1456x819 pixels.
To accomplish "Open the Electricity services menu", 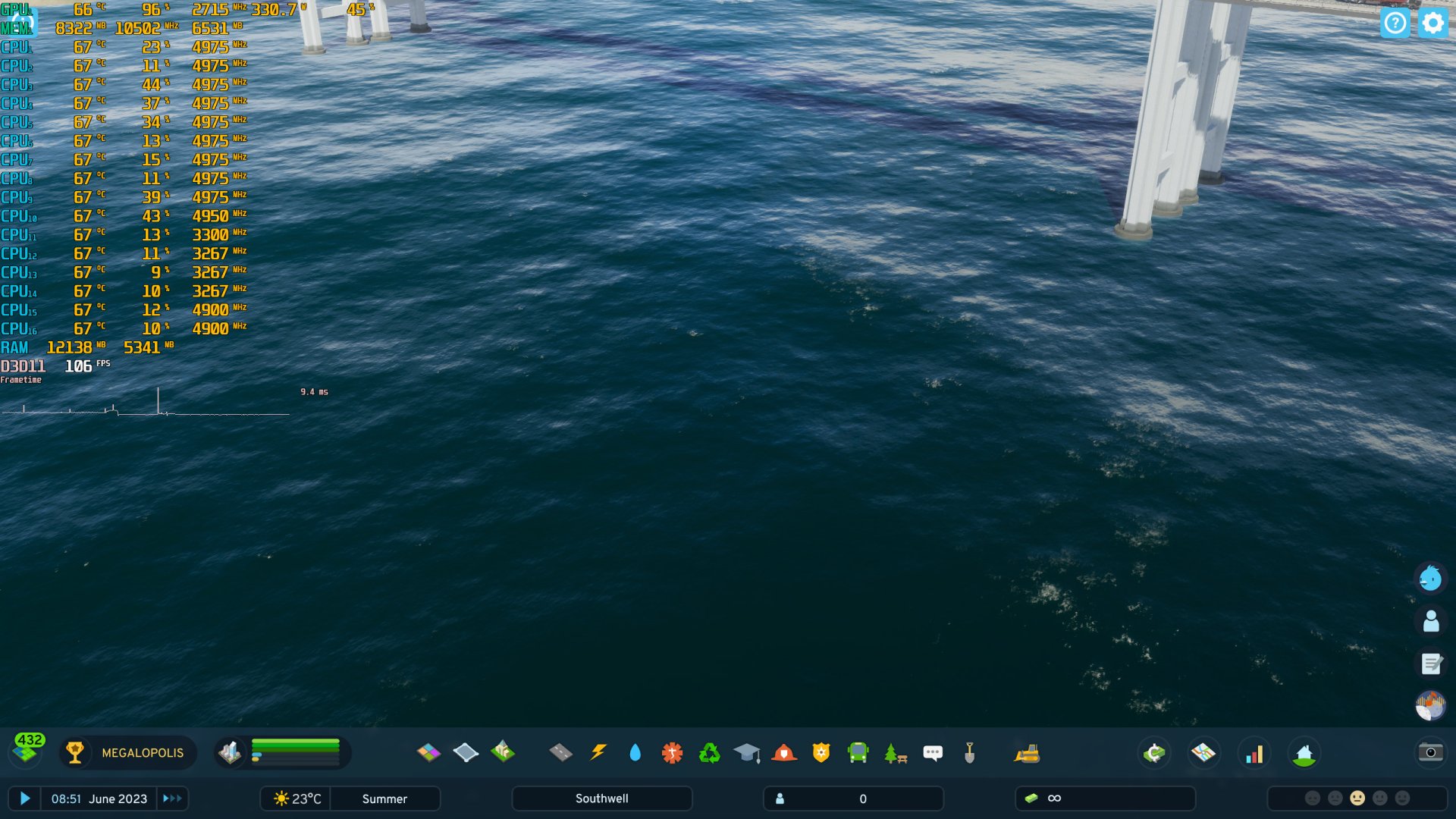I will [598, 753].
